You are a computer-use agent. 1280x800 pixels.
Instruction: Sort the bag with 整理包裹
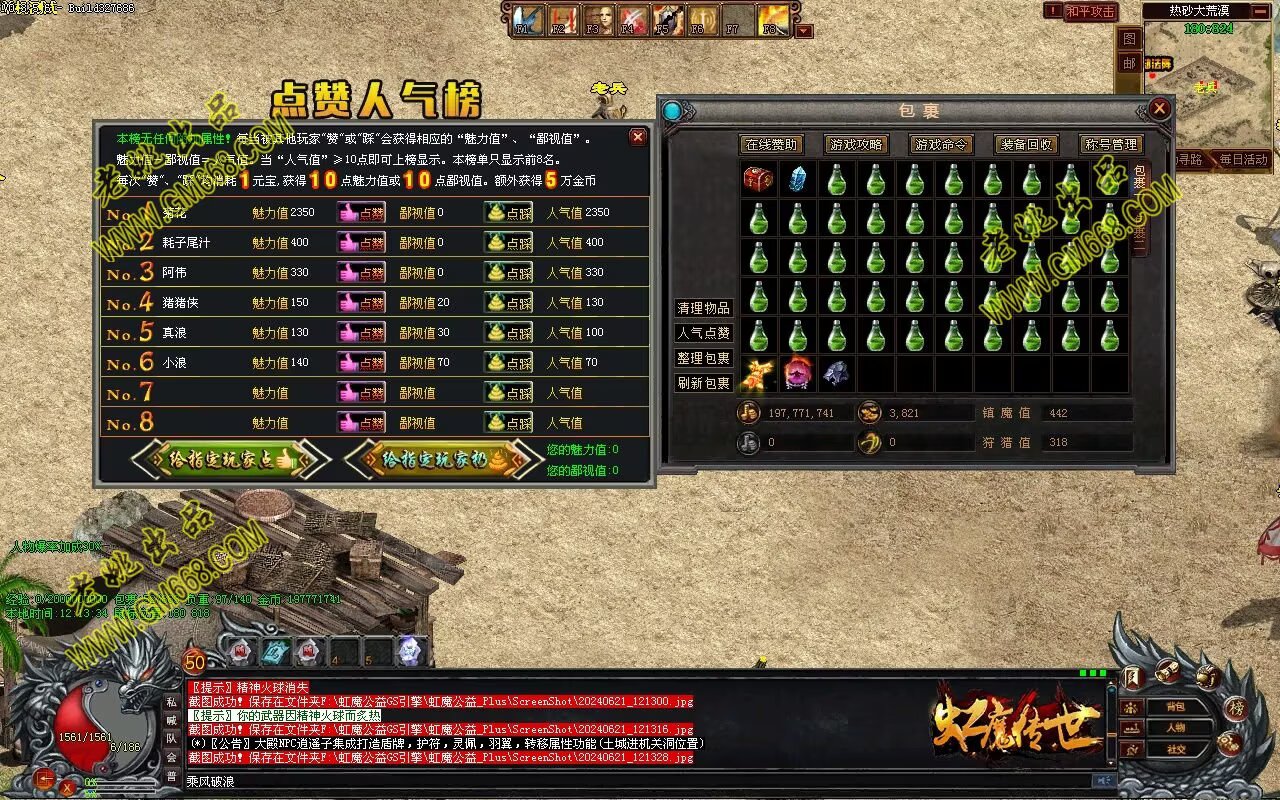[x=704, y=358]
